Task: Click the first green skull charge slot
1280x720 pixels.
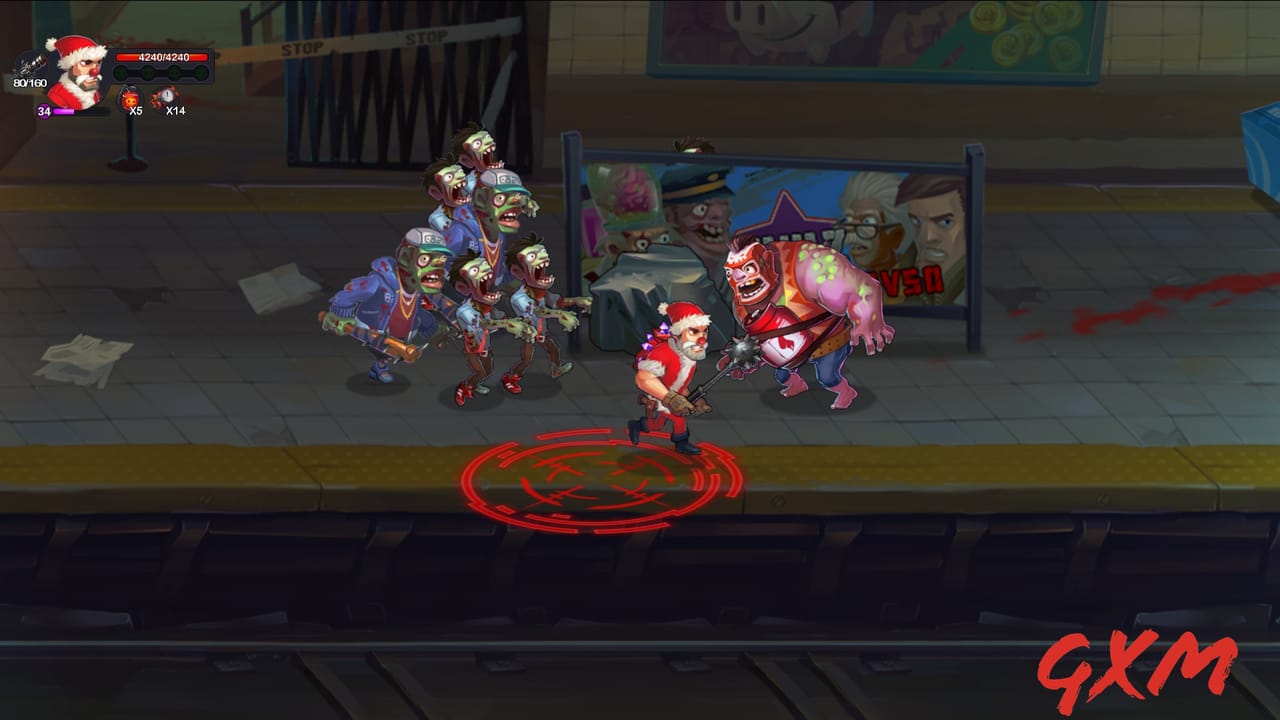Action: coord(121,72)
